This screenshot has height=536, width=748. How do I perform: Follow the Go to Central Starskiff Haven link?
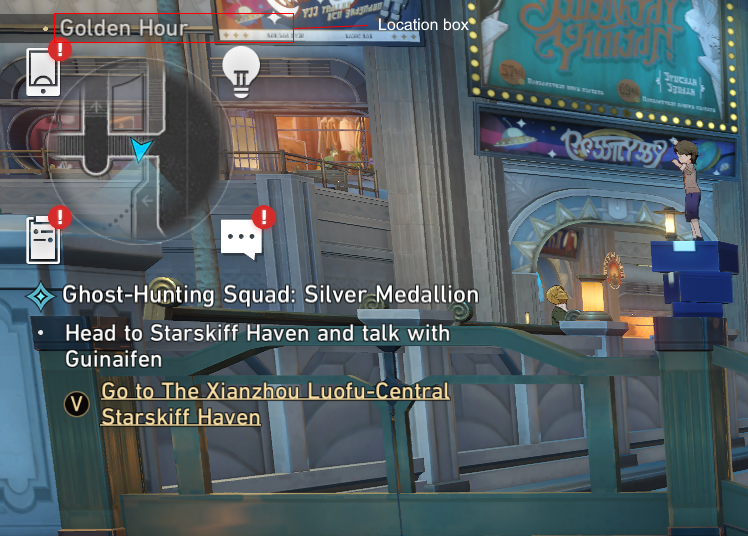tap(275, 404)
